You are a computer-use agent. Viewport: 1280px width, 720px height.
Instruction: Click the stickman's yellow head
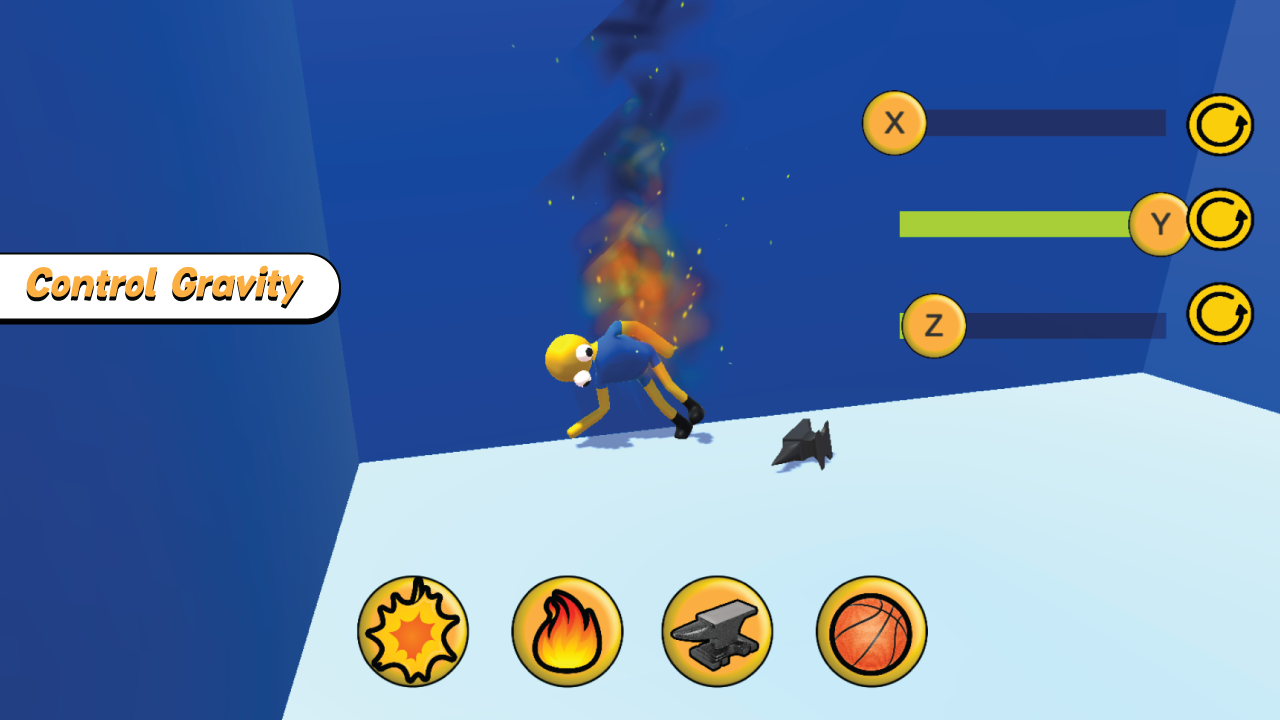point(567,355)
